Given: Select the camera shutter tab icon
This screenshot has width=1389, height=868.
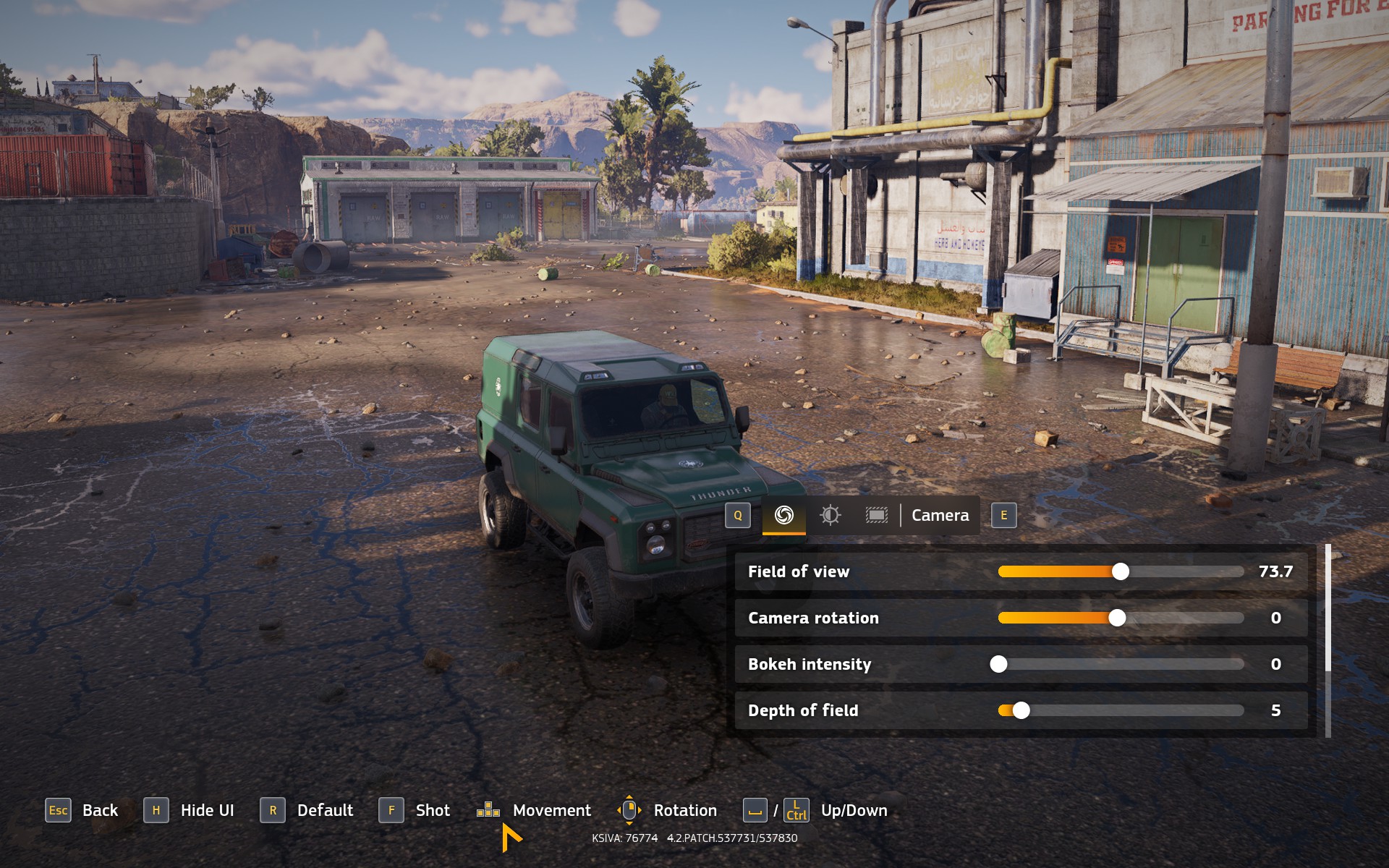Looking at the screenshot, I should coord(784,516).
